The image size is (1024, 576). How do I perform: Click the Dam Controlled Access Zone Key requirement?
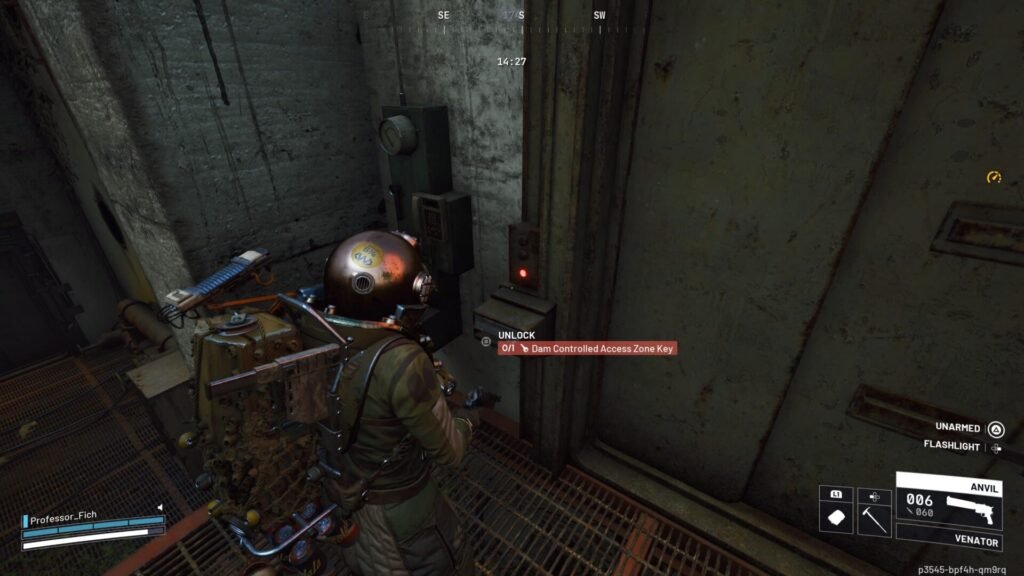(589, 349)
